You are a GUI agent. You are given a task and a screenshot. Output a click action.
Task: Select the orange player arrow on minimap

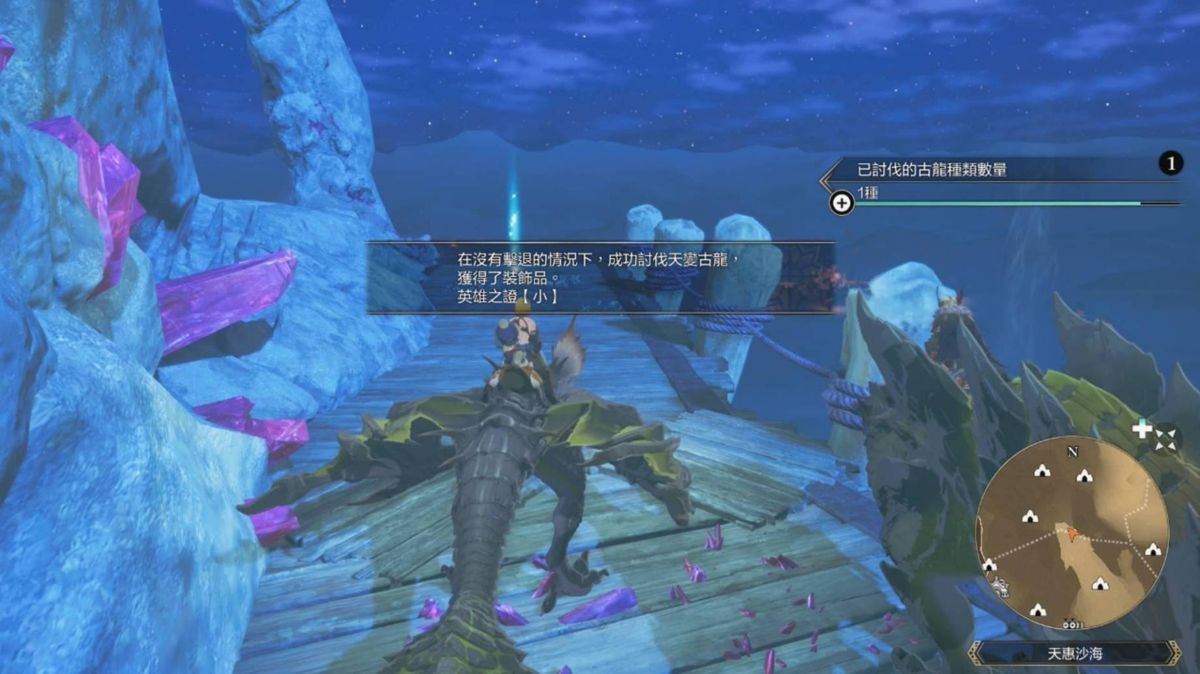(1073, 534)
